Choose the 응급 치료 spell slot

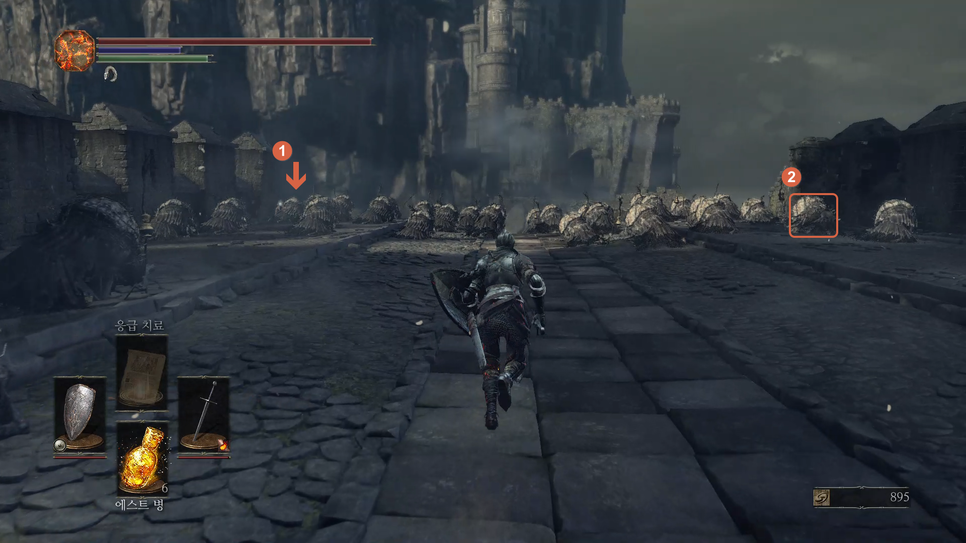point(141,372)
